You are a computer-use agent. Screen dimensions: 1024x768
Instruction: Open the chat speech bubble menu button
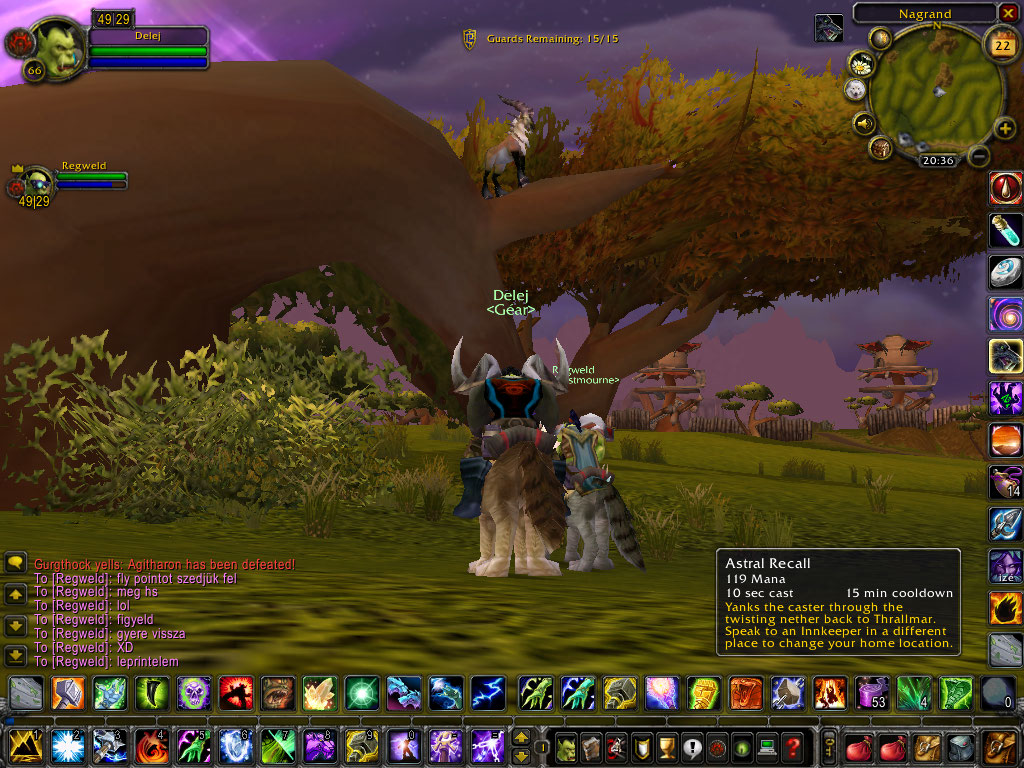15,563
